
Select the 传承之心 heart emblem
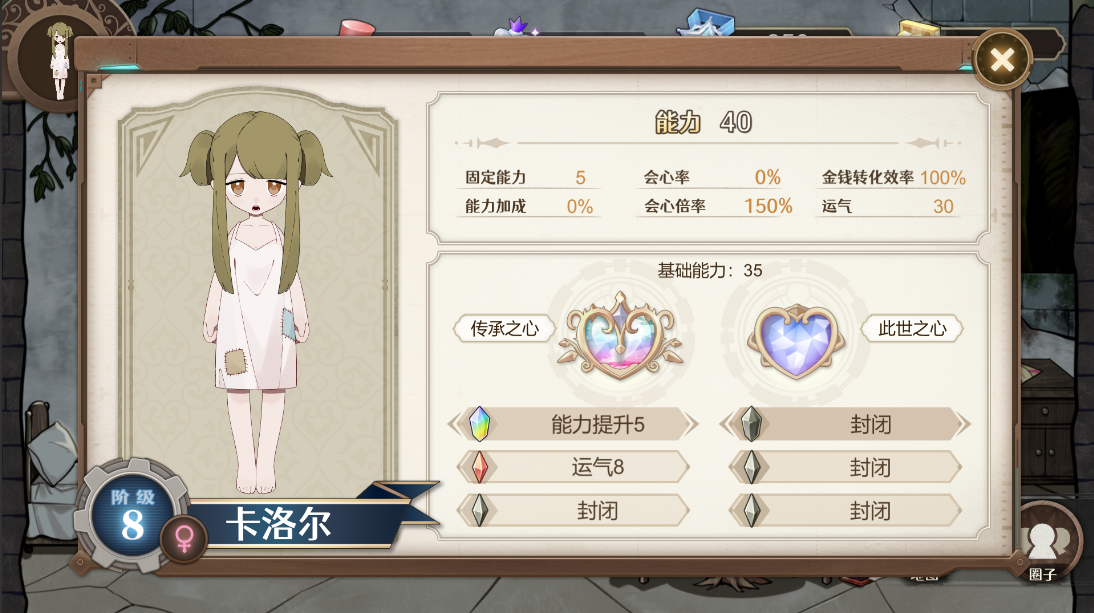pos(619,334)
